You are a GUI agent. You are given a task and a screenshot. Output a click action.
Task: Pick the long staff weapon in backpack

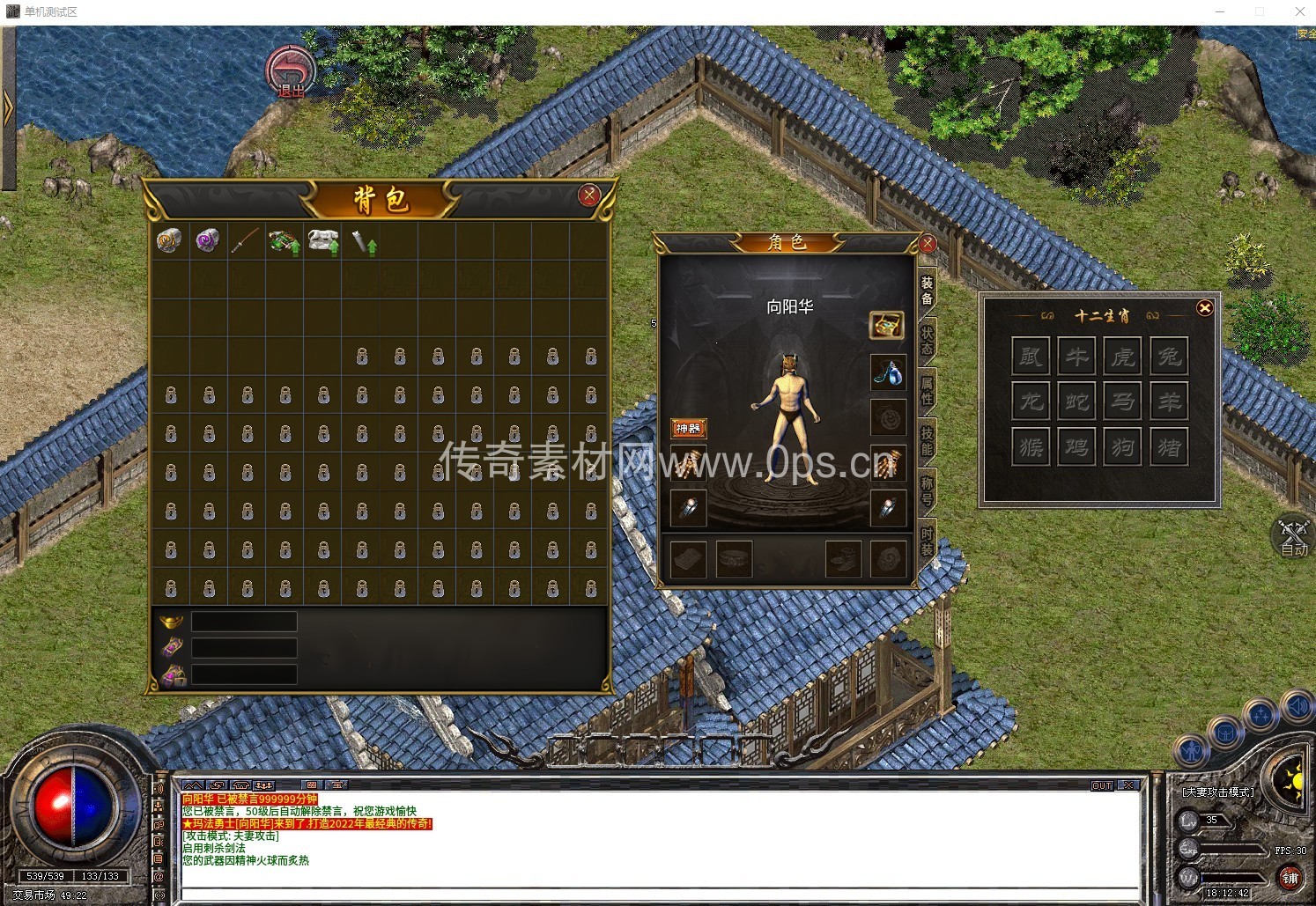pyautogui.click(x=245, y=240)
